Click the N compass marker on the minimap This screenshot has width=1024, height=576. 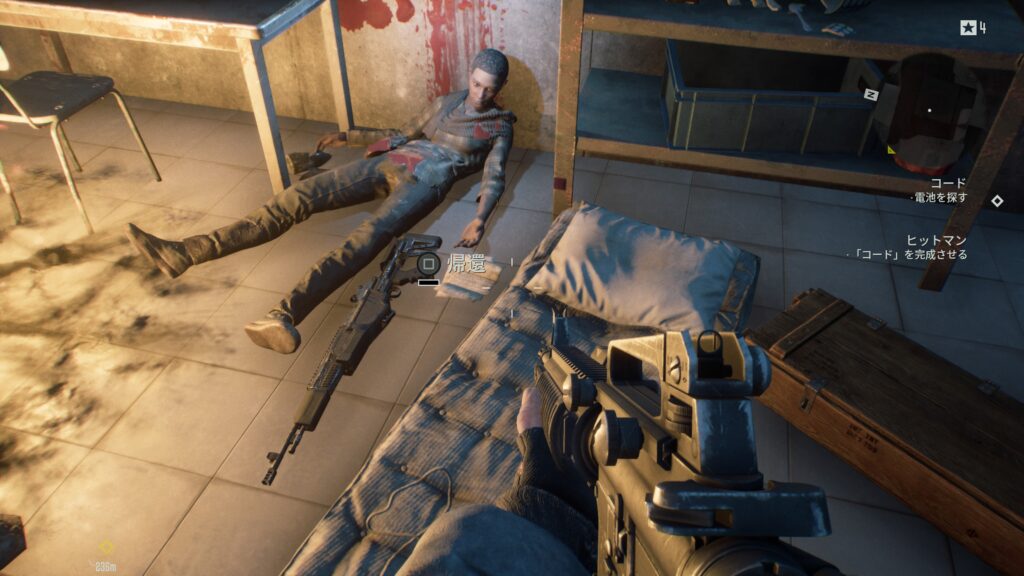pyautogui.click(x=870, y=93)
